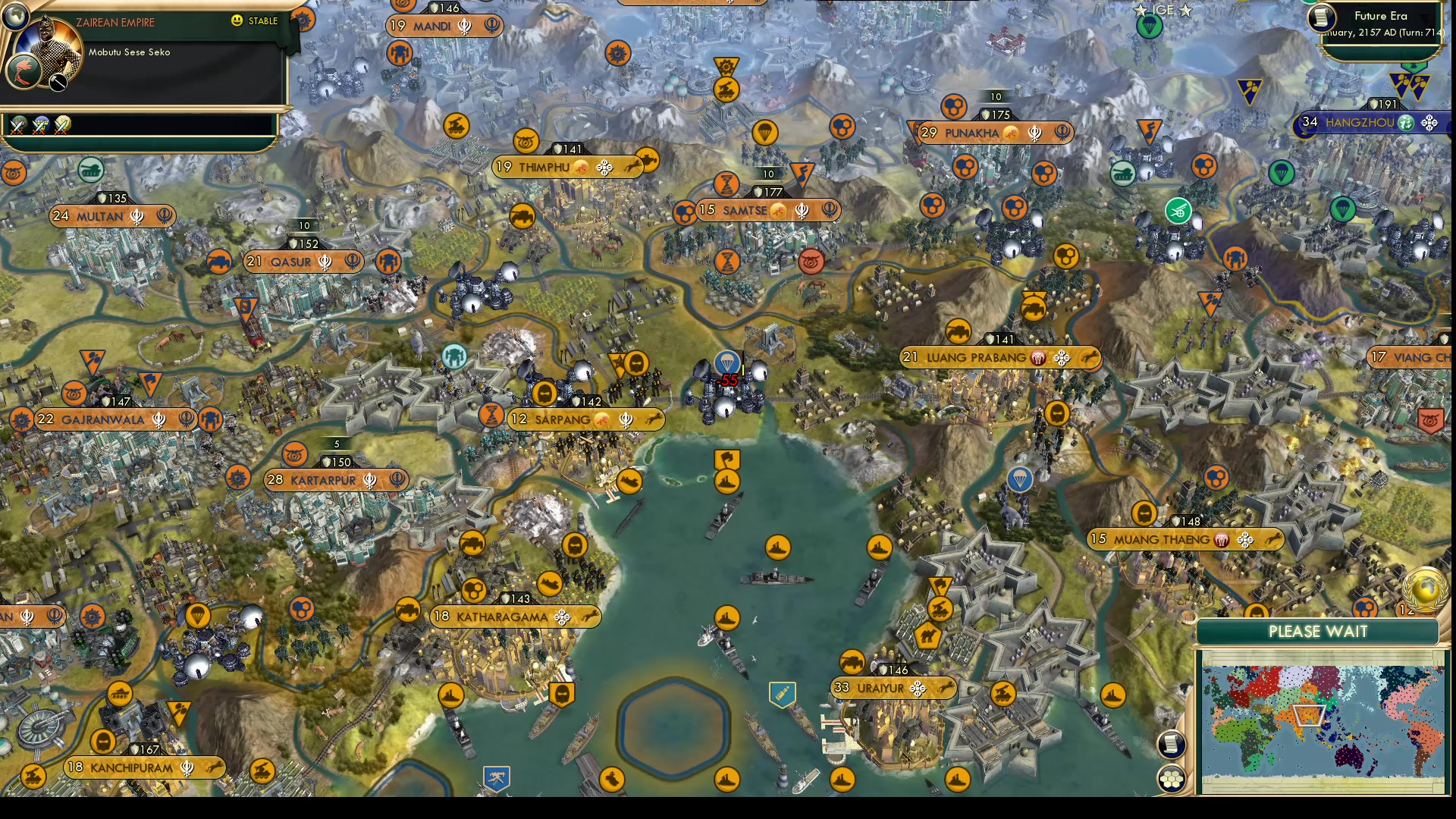Click a crossed-swords war notification in the empire panel
1456x819 pixels.
pos(18,124)
